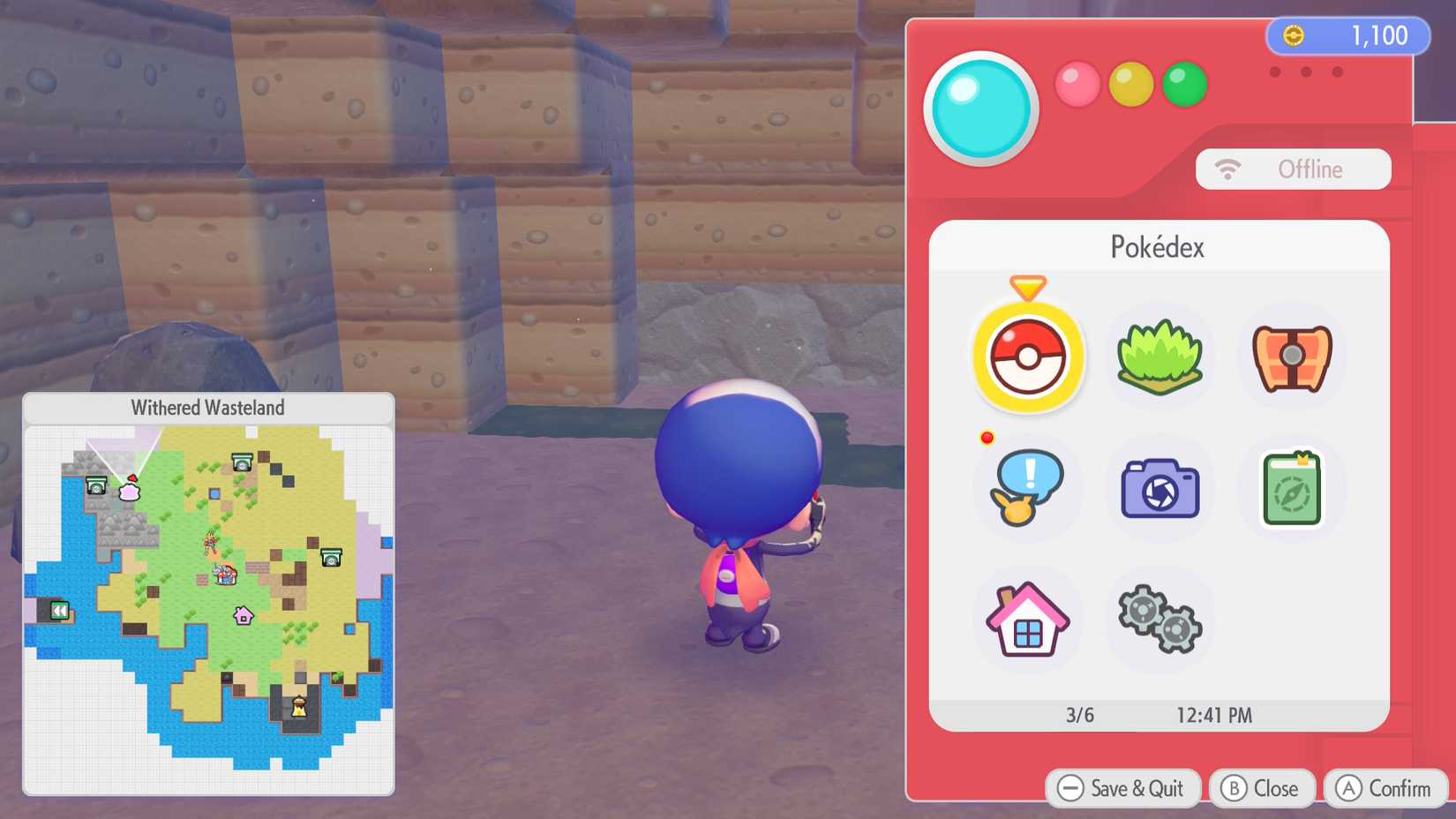Open the green guidebook icon

pos(1290,488)
